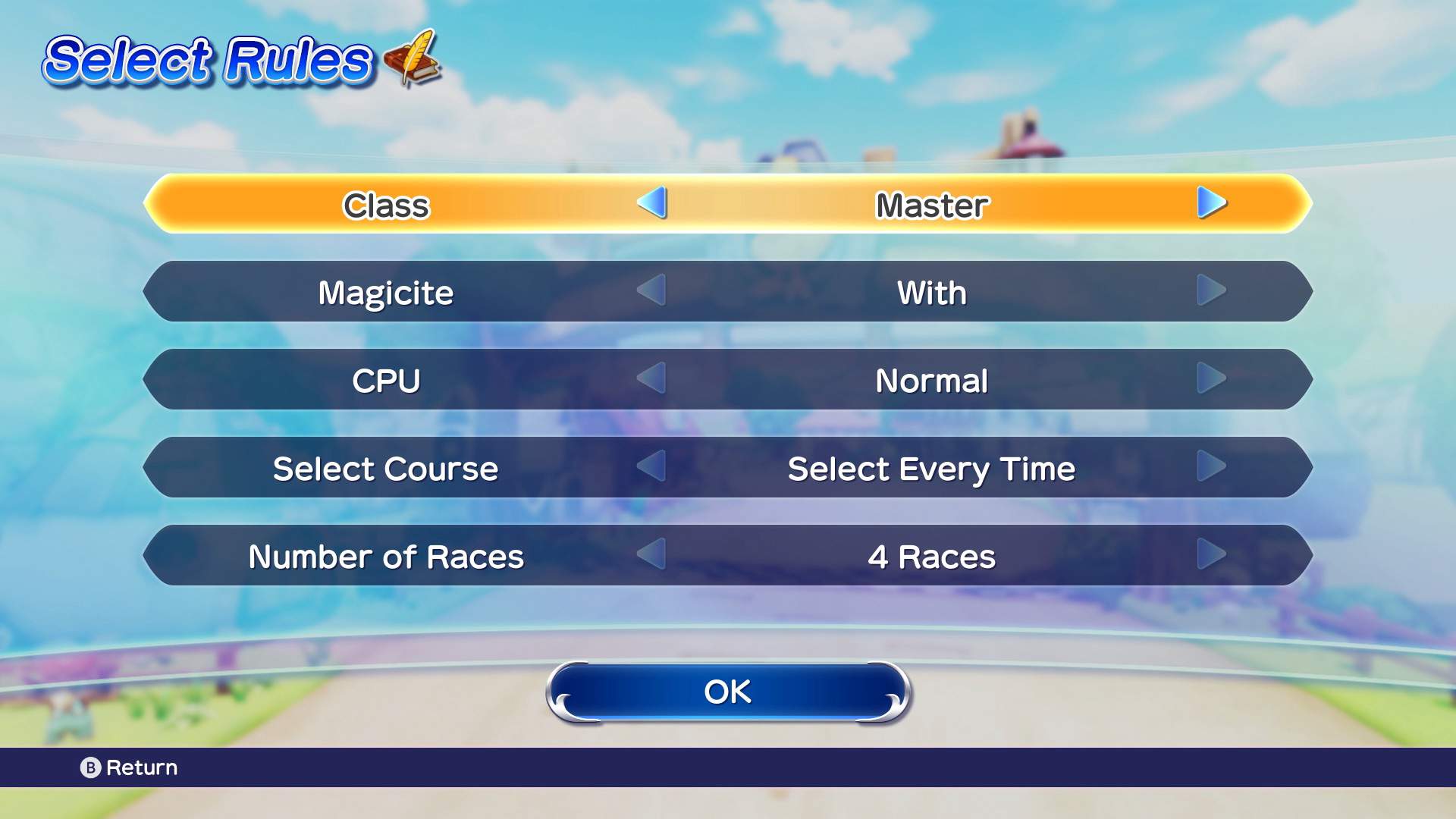
Task: Cycle Select Course option right
Action: pyautogui.click(x=1211, y=466)
